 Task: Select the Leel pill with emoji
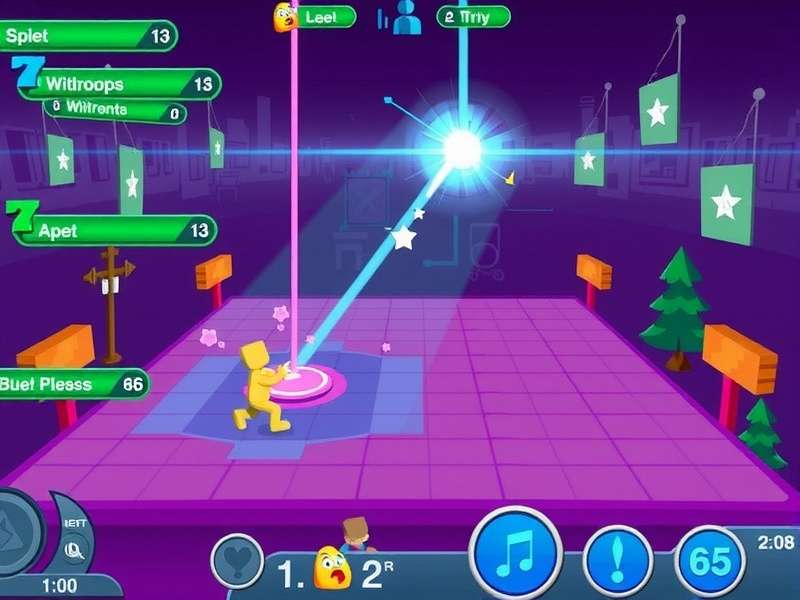click(x=315, y=17)
